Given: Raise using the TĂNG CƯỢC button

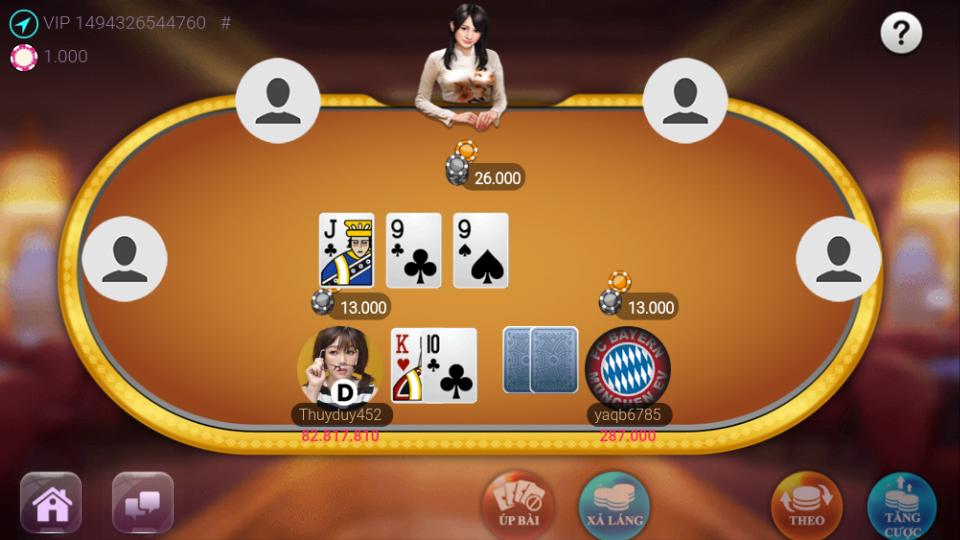Looking at the screenshot, I should tap(901, 505).
